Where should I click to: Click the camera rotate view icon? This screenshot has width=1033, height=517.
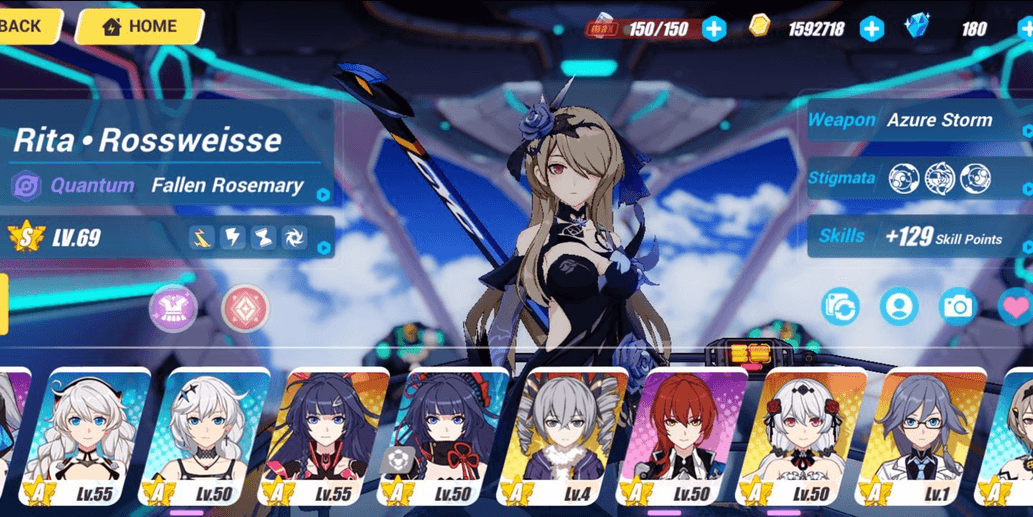(x=841, y=307)
